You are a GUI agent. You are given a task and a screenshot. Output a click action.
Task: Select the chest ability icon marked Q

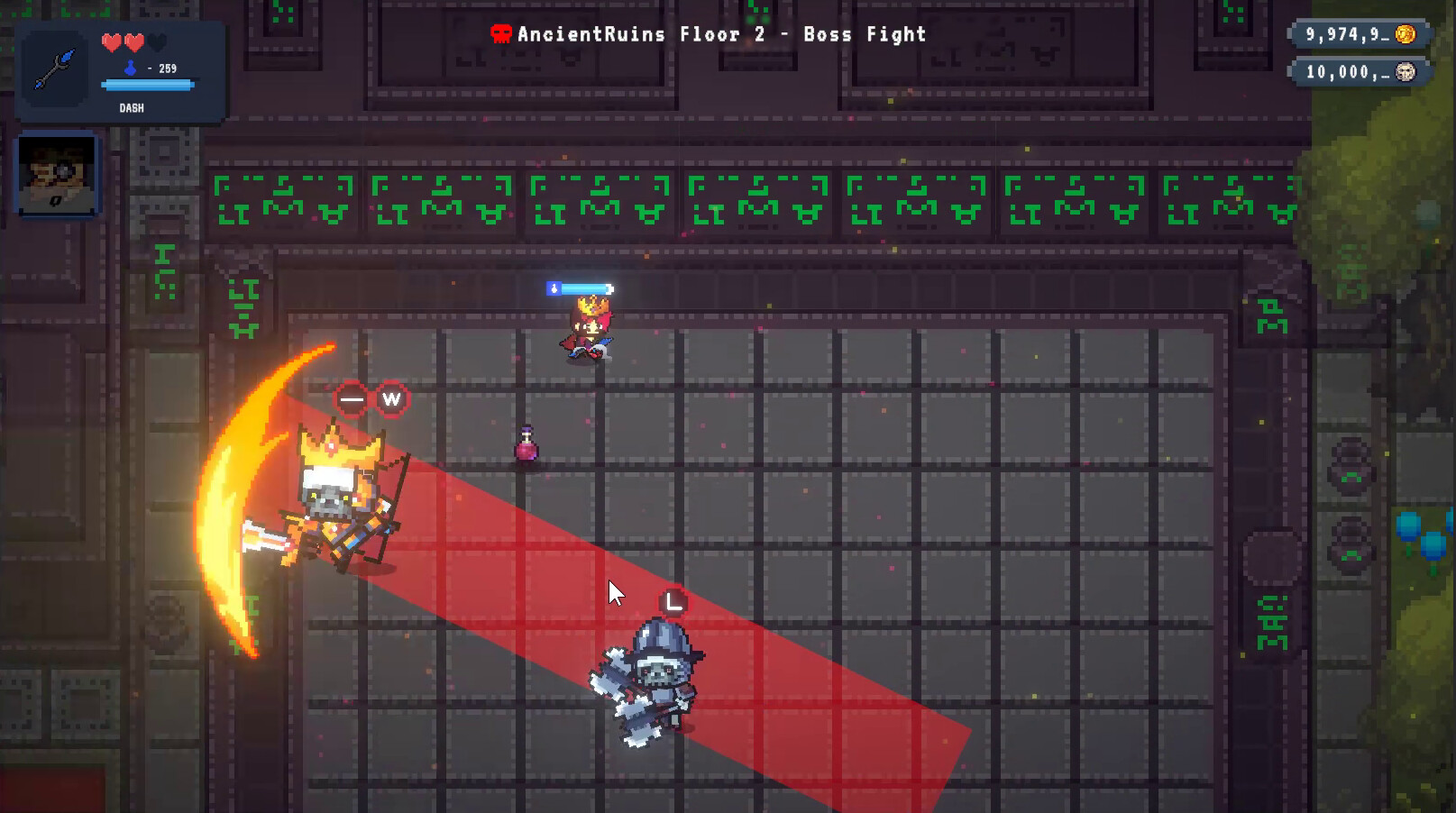pos(56,172)
